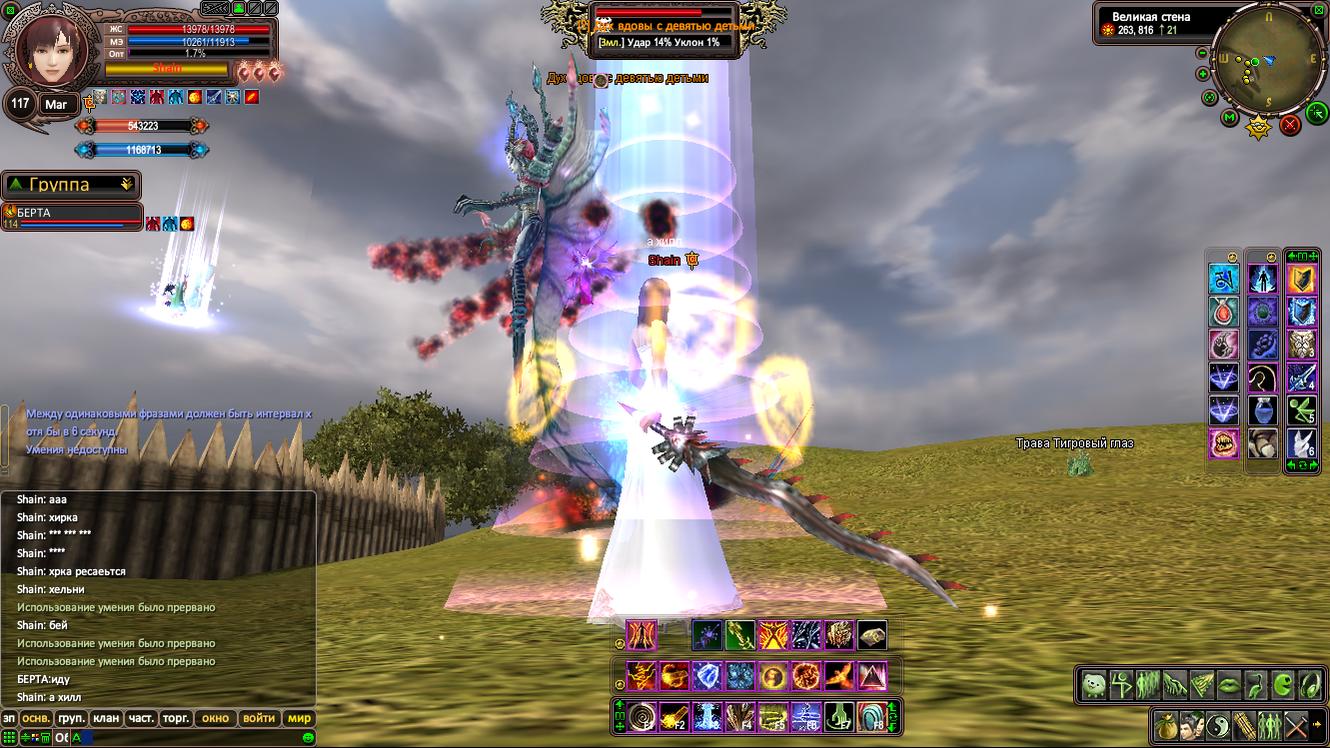Click the войти chat button
Image resolution: width=1330 pixels, height=748 pixels.
click(x=259, y=718)
